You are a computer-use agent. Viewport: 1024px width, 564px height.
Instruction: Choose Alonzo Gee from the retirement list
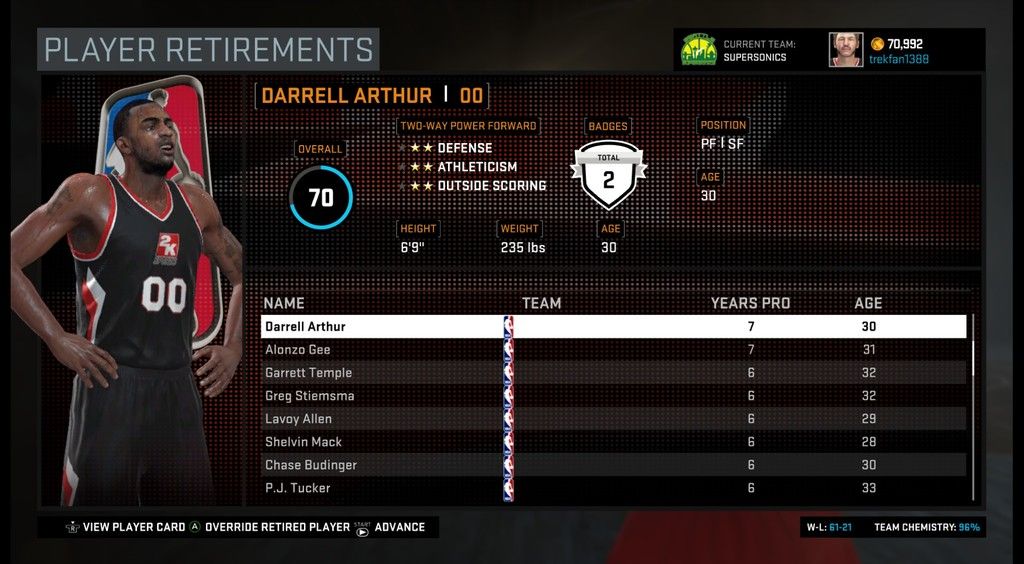[x=612, y=350]
